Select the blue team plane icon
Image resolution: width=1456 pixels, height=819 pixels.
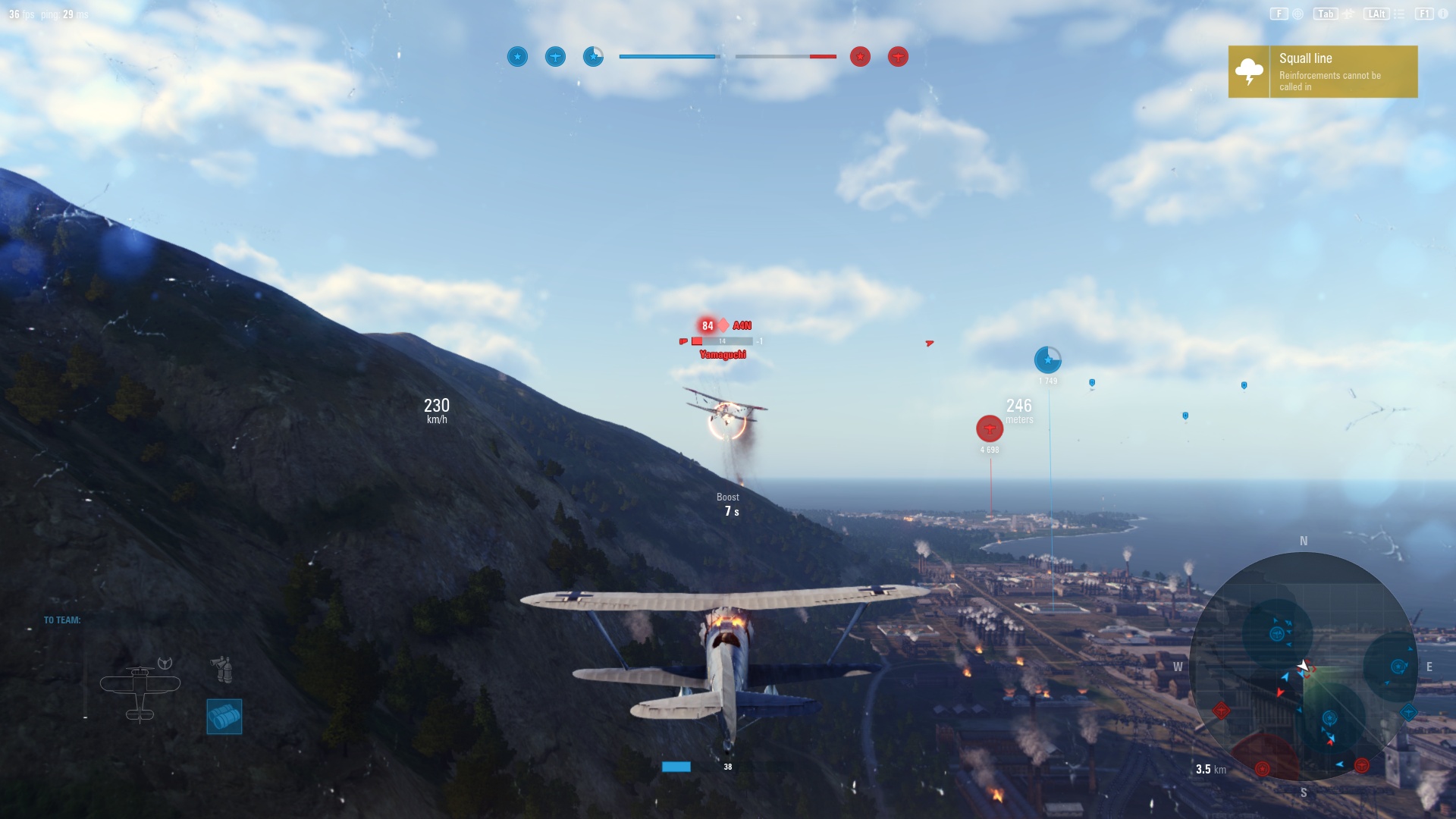click(x=555, y=56)
